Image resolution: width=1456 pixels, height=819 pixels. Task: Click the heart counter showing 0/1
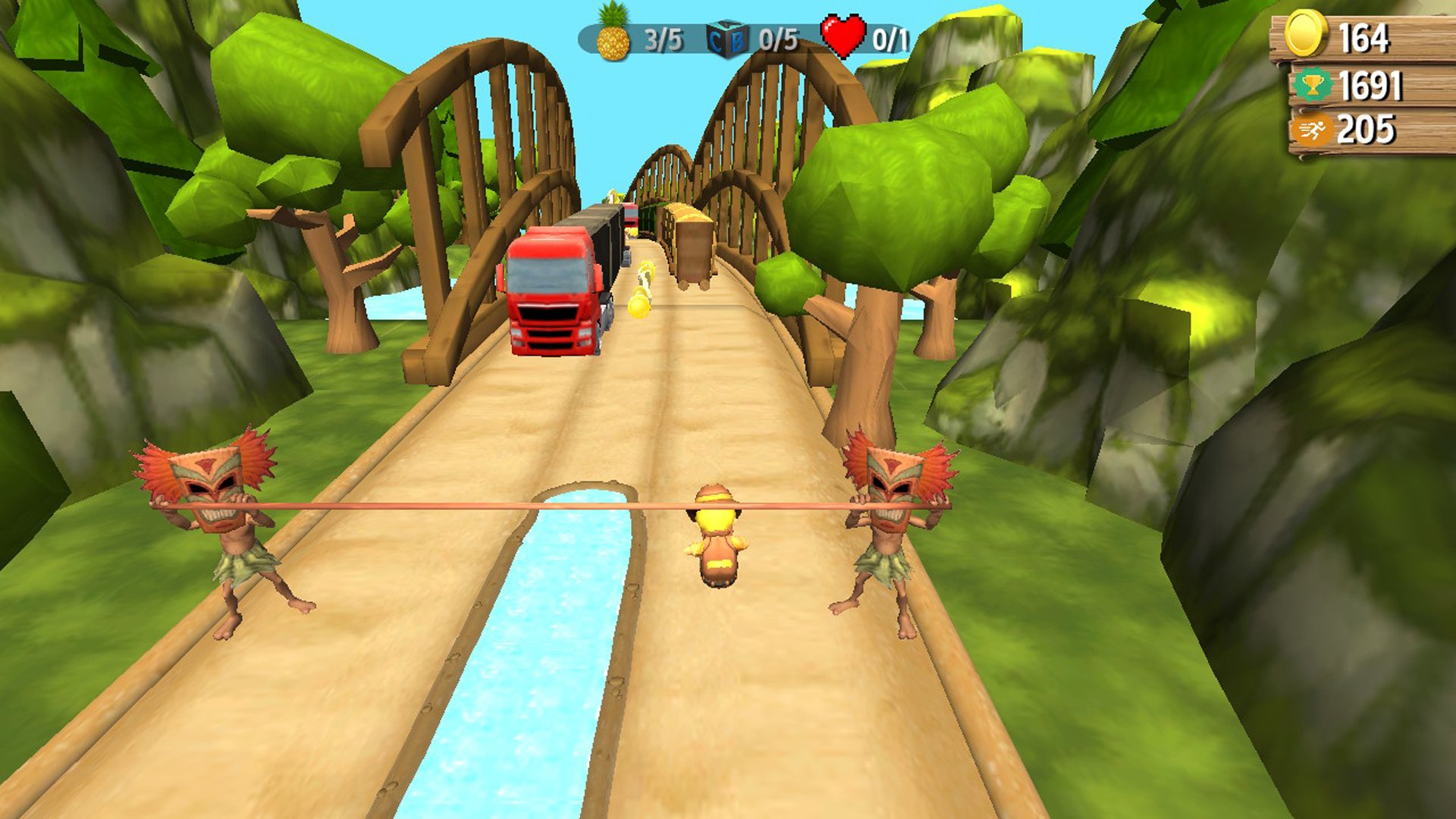pyautogui.click(x=890, y=36)
